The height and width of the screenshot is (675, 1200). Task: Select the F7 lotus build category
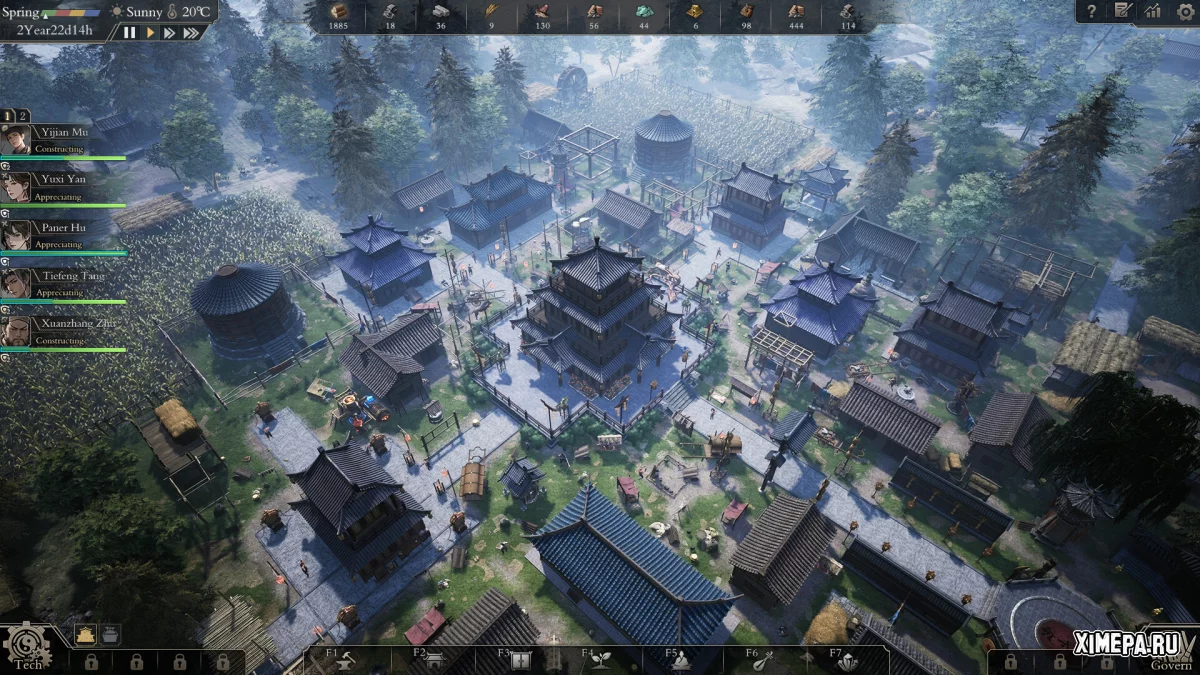[850, 660]
